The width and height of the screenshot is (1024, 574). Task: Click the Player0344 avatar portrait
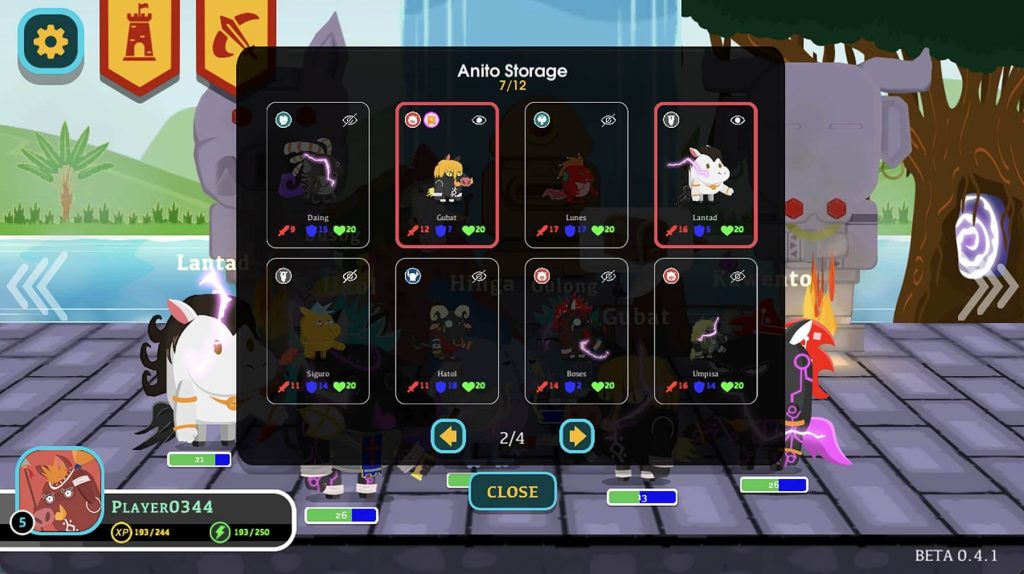point(60,490)
